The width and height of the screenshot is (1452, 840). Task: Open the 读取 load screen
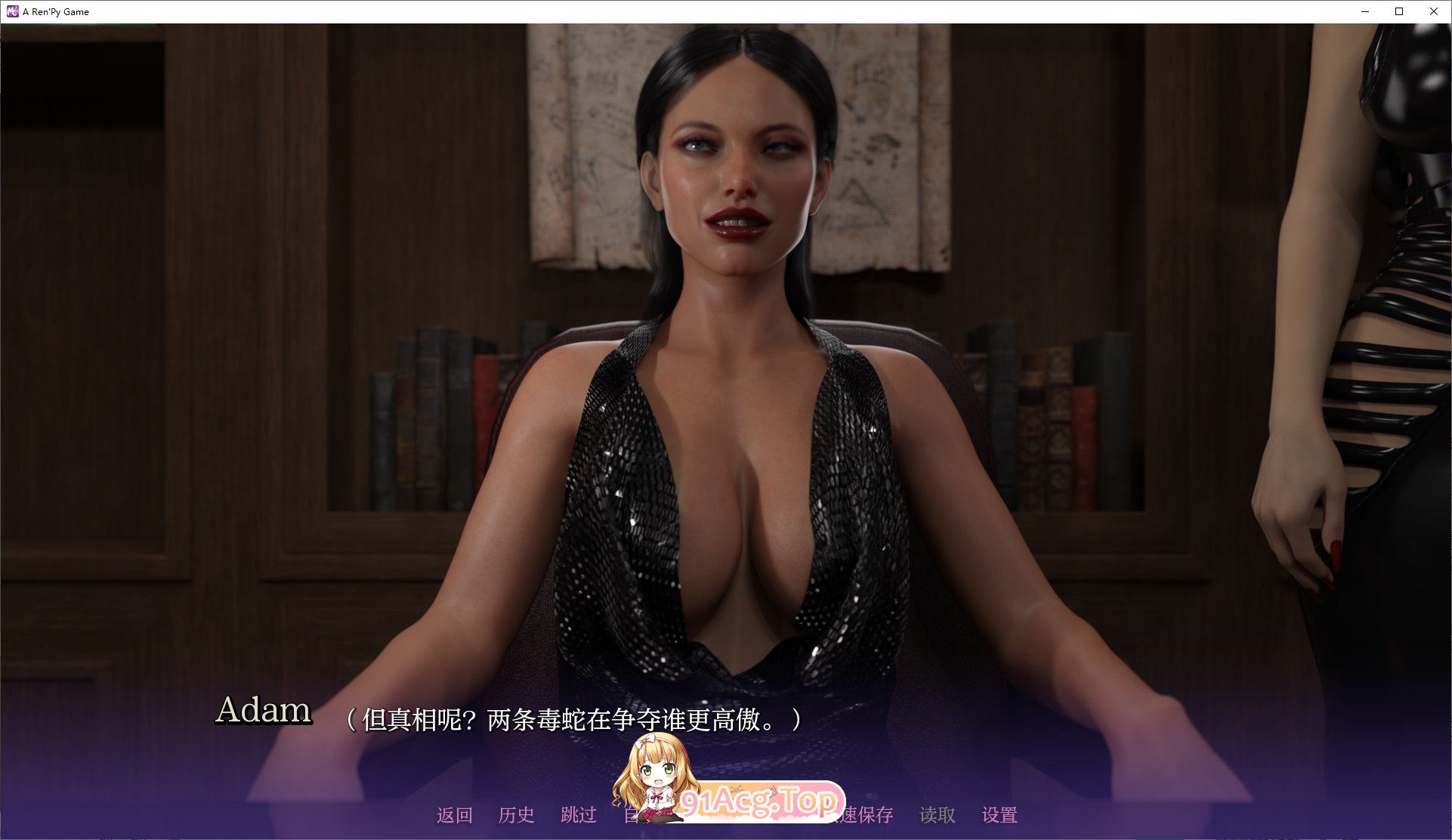coord(935,815)
